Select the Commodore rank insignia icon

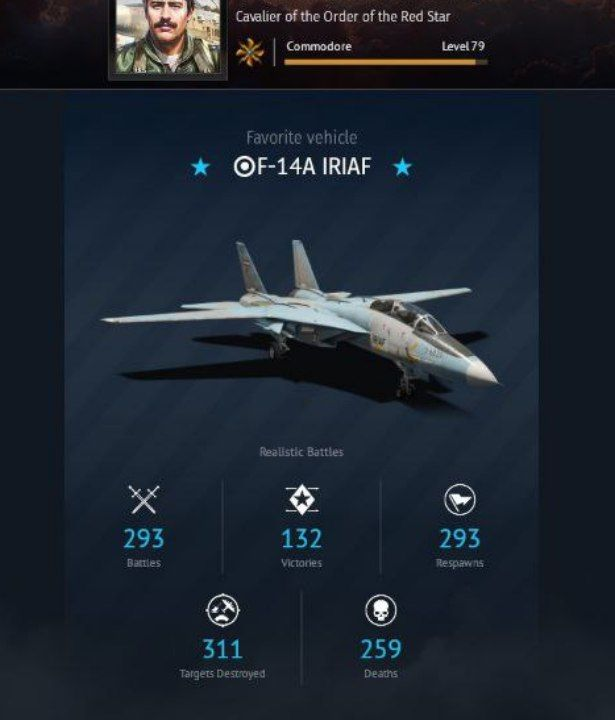(249, 52)
